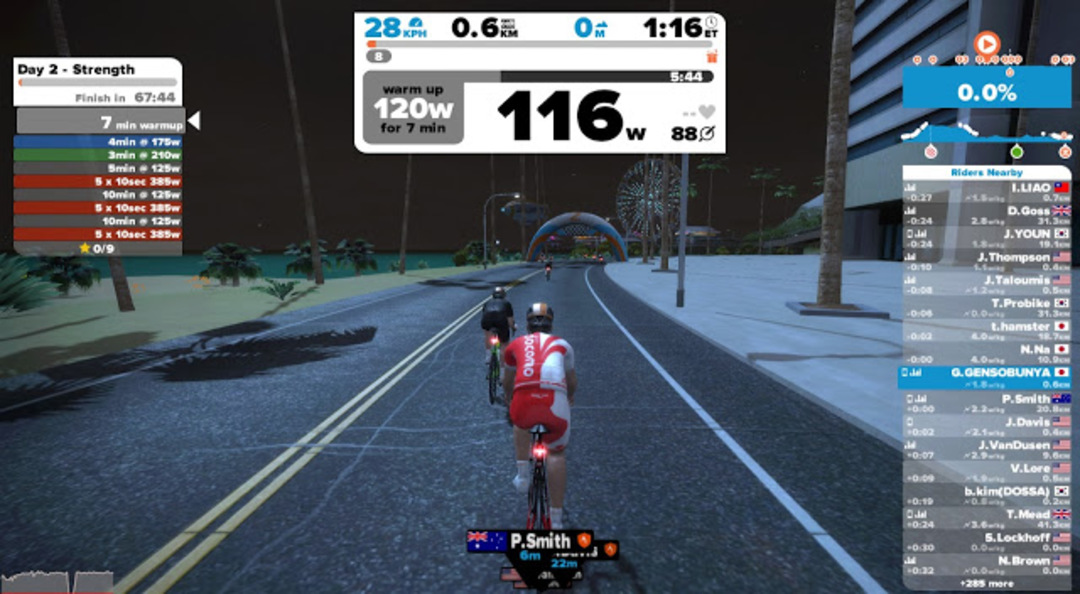Select the 7 min warmup workout block
The width and height of the screenshot is (1080, 594).
coord(98,122)
